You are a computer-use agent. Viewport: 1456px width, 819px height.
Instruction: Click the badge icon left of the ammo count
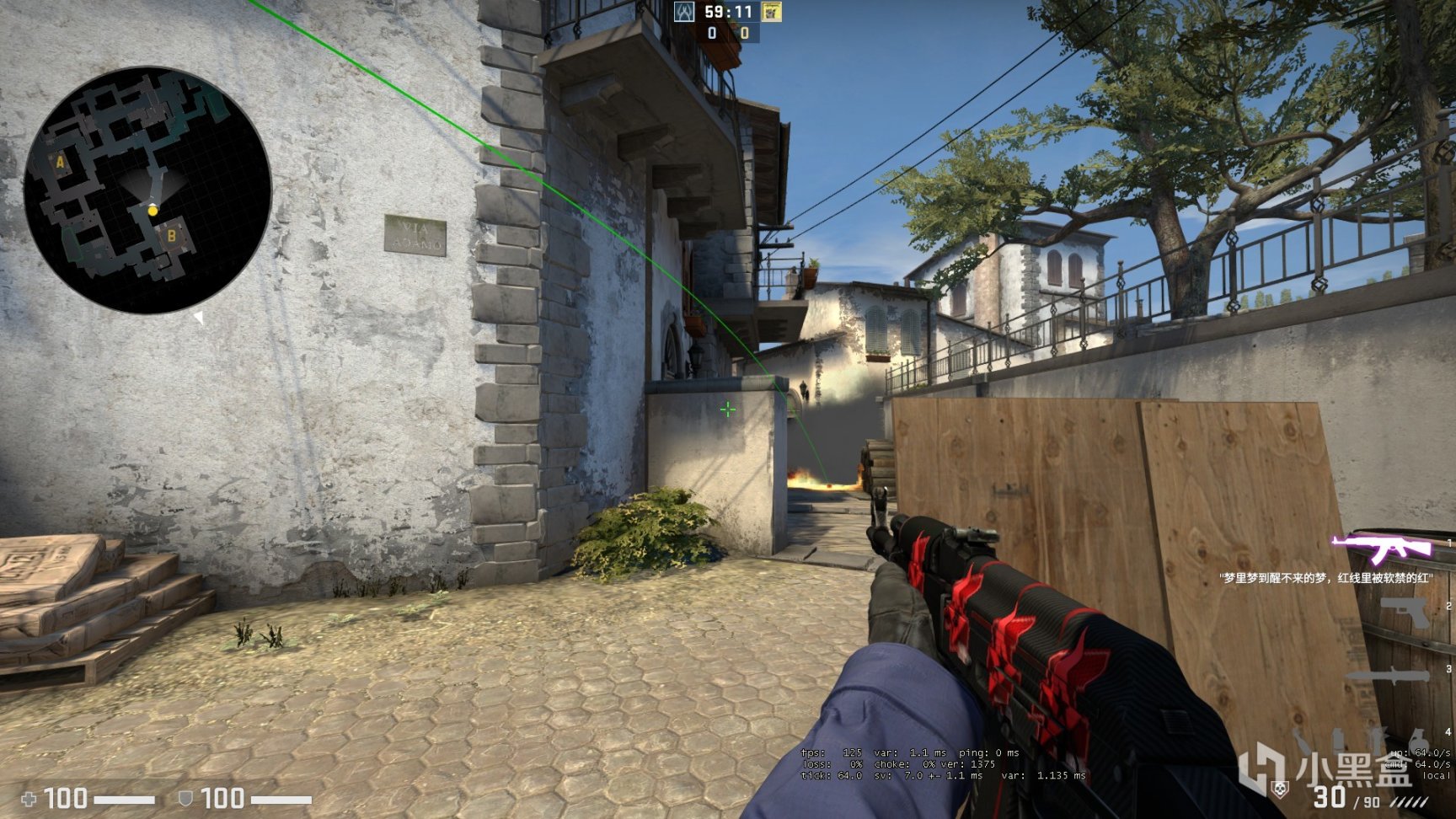pos(1279,790)
